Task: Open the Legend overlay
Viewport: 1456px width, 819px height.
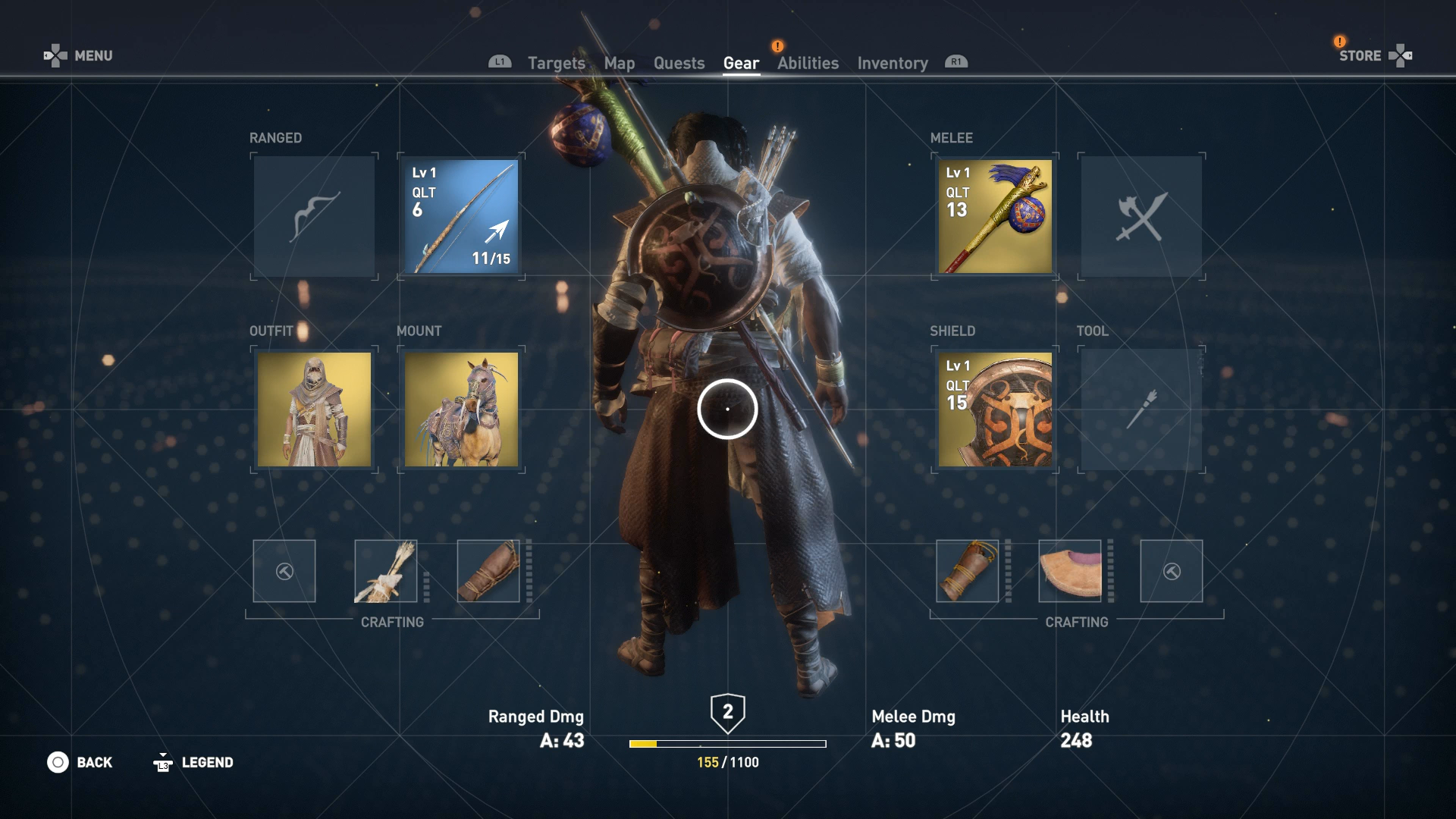Action: point(207,762)
